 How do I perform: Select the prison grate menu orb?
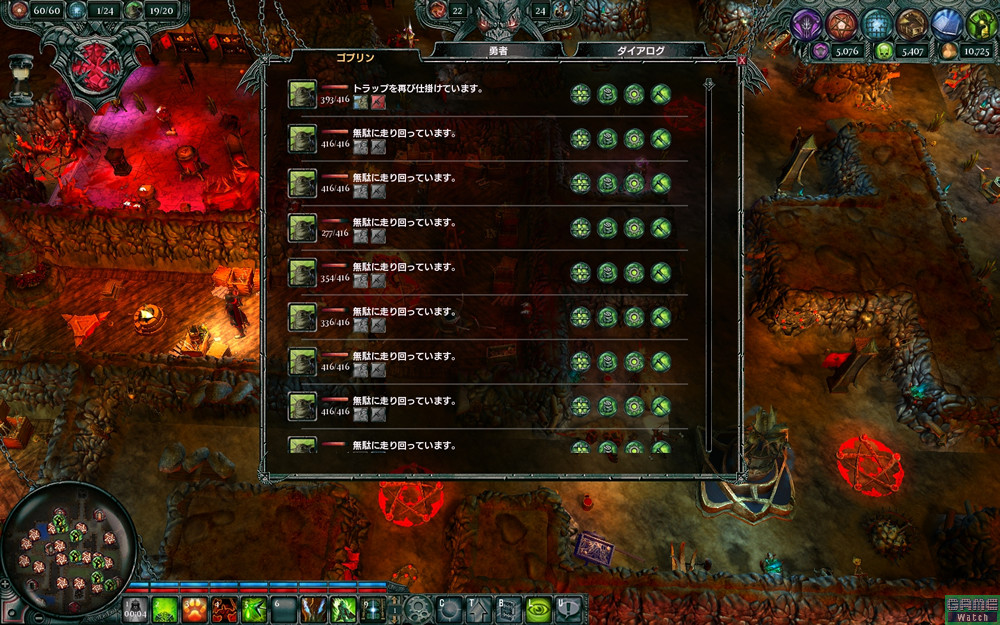(877, 23)
